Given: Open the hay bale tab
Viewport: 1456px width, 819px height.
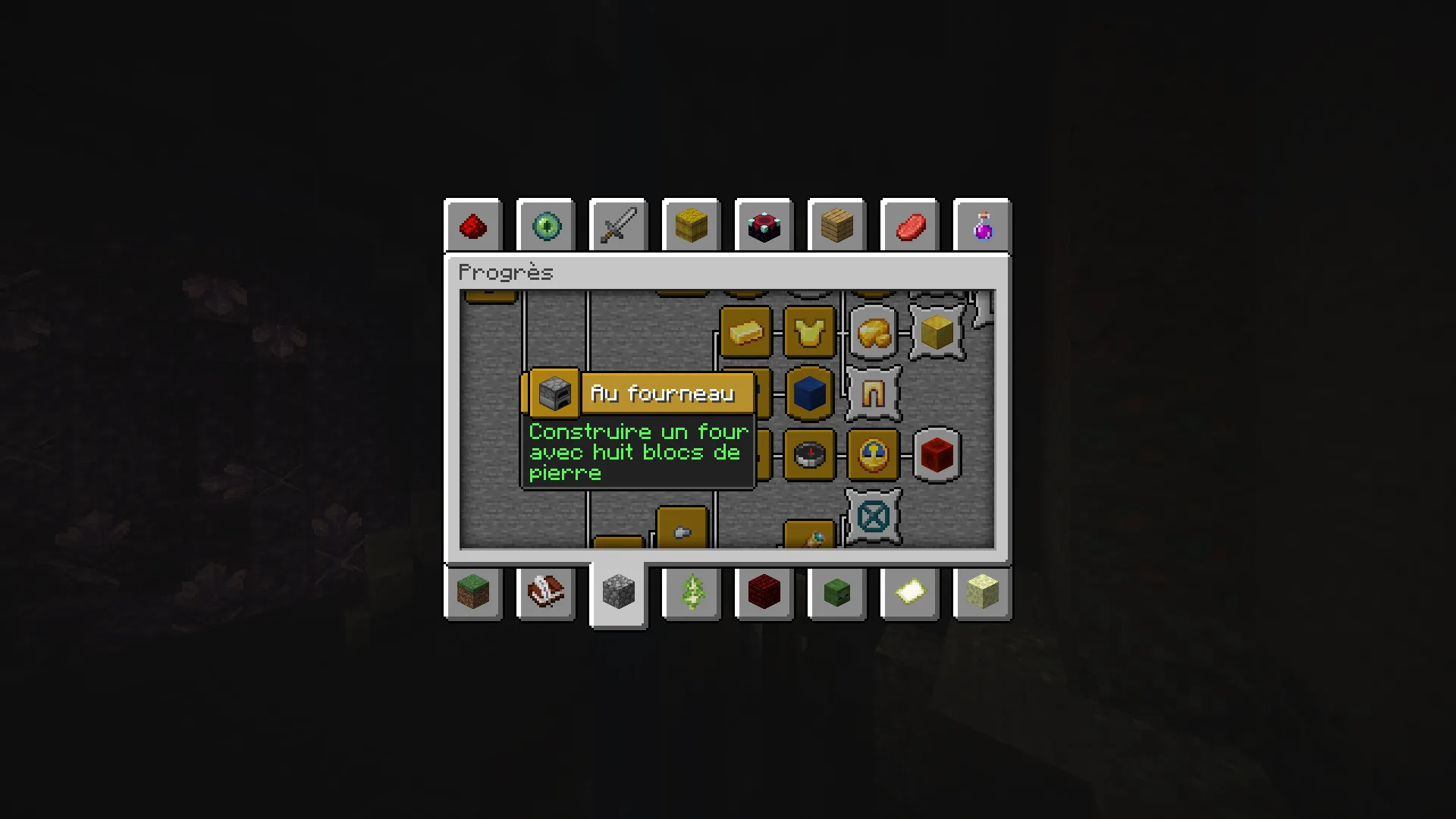Looking at the screenshot, I should point(691,226).
